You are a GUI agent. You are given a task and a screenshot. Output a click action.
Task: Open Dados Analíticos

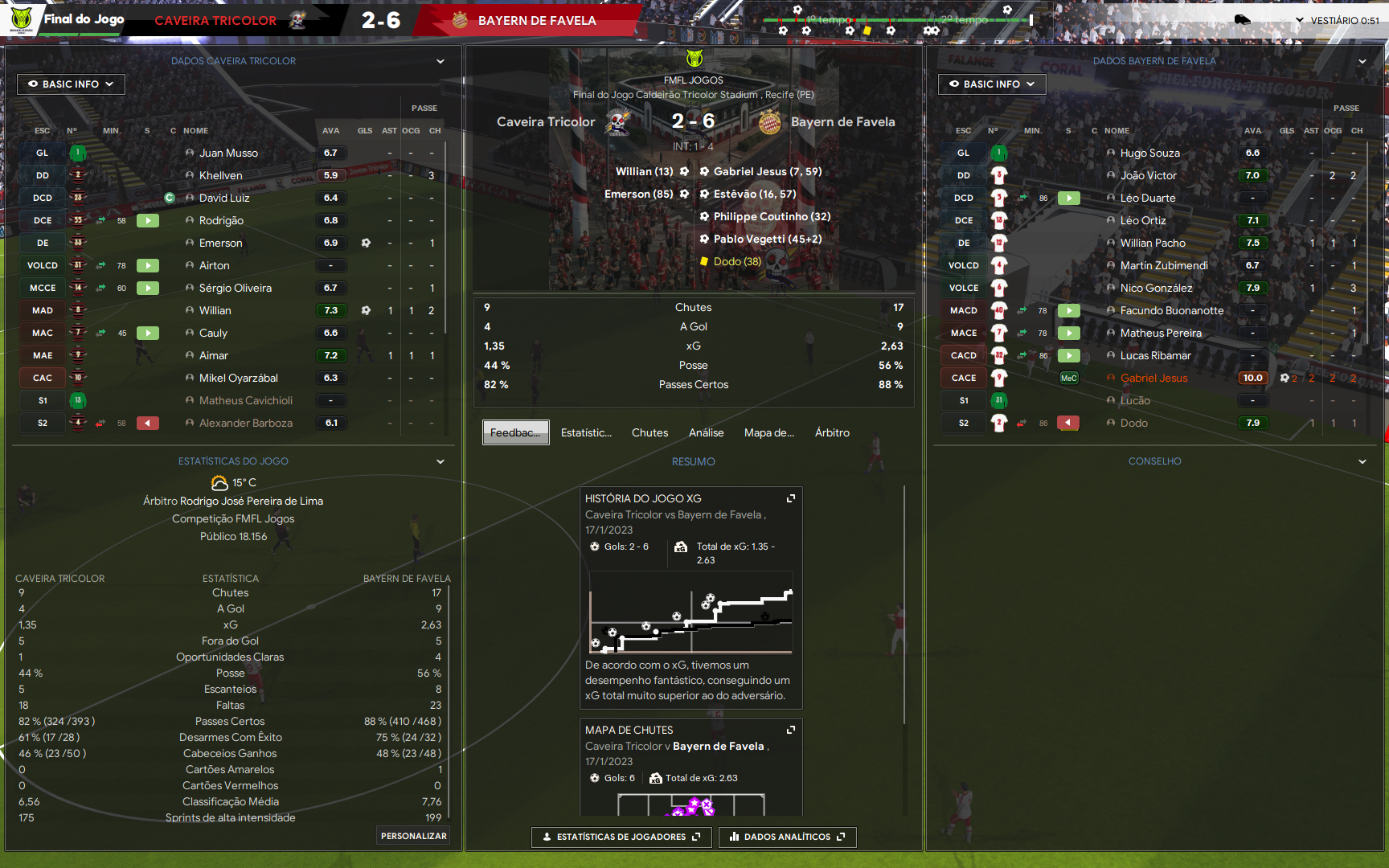[787, 837]
